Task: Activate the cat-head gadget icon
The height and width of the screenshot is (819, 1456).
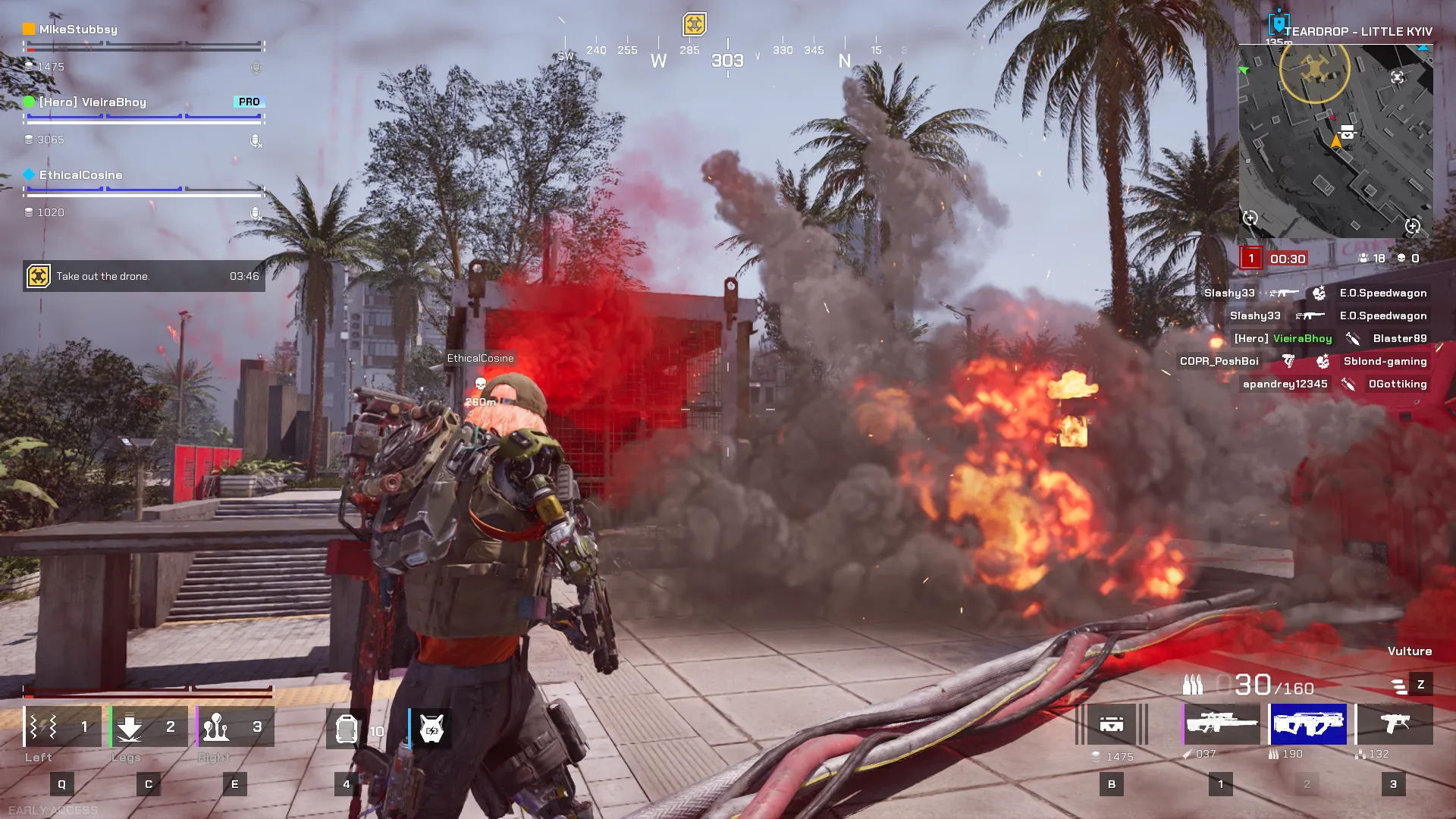Action: click(x=431, y=730)
